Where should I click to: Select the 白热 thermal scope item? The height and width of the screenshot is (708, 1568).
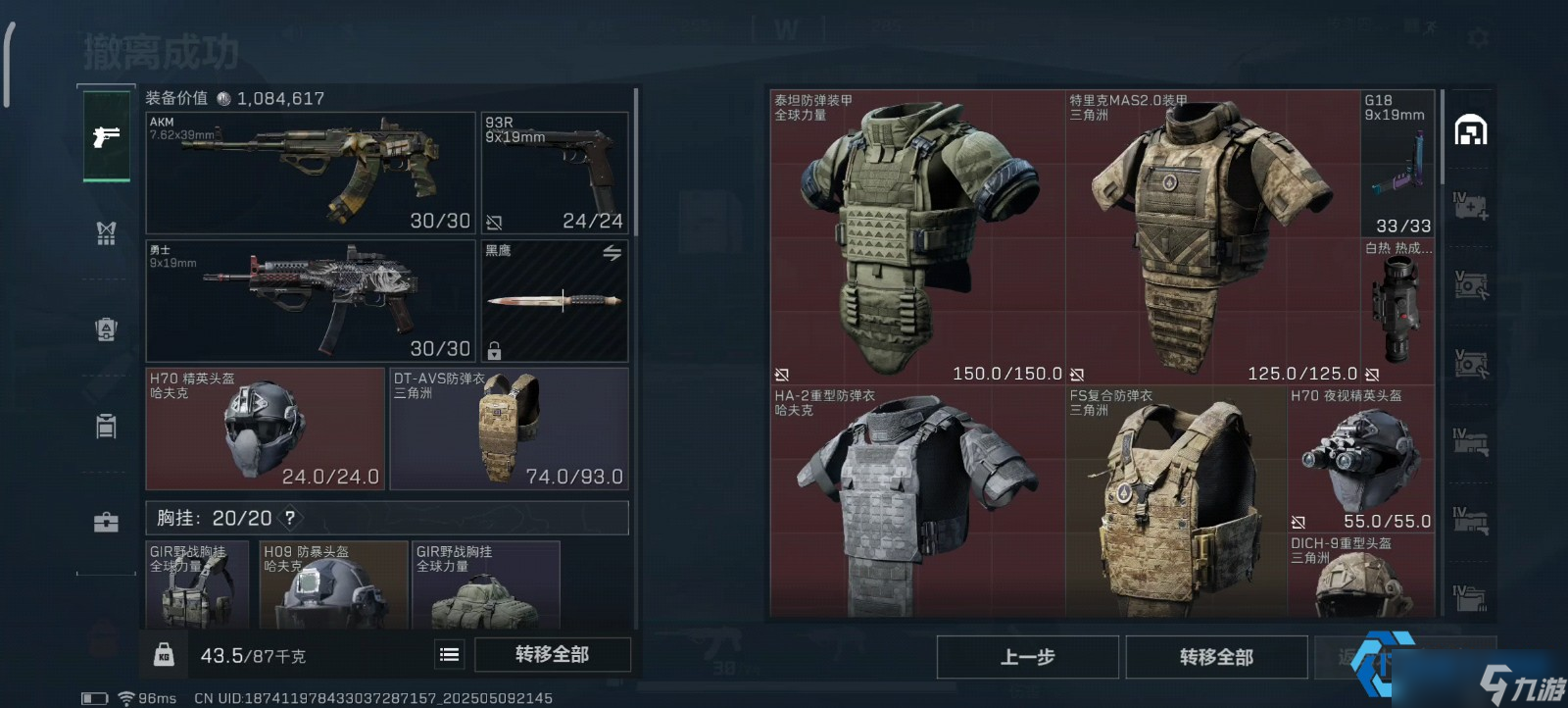pyautogui.click(x=1397, y=311)
